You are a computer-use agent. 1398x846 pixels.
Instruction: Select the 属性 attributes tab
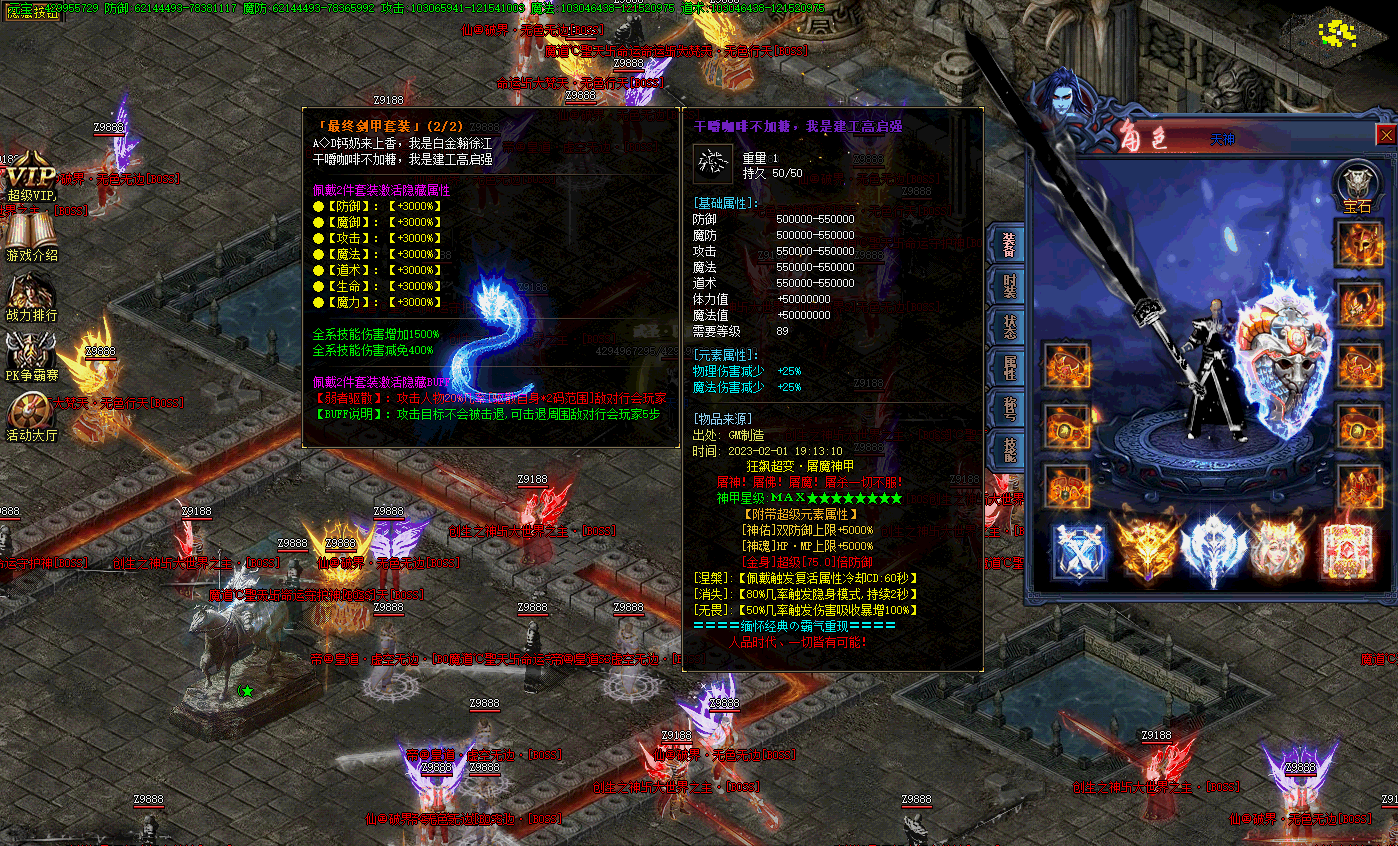(x=1008, y=369)
